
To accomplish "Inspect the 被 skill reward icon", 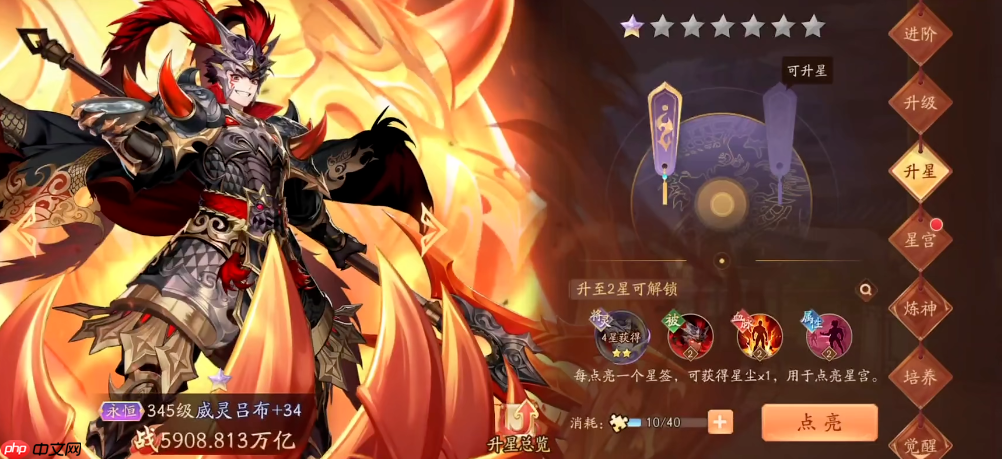I will point(689,336).
